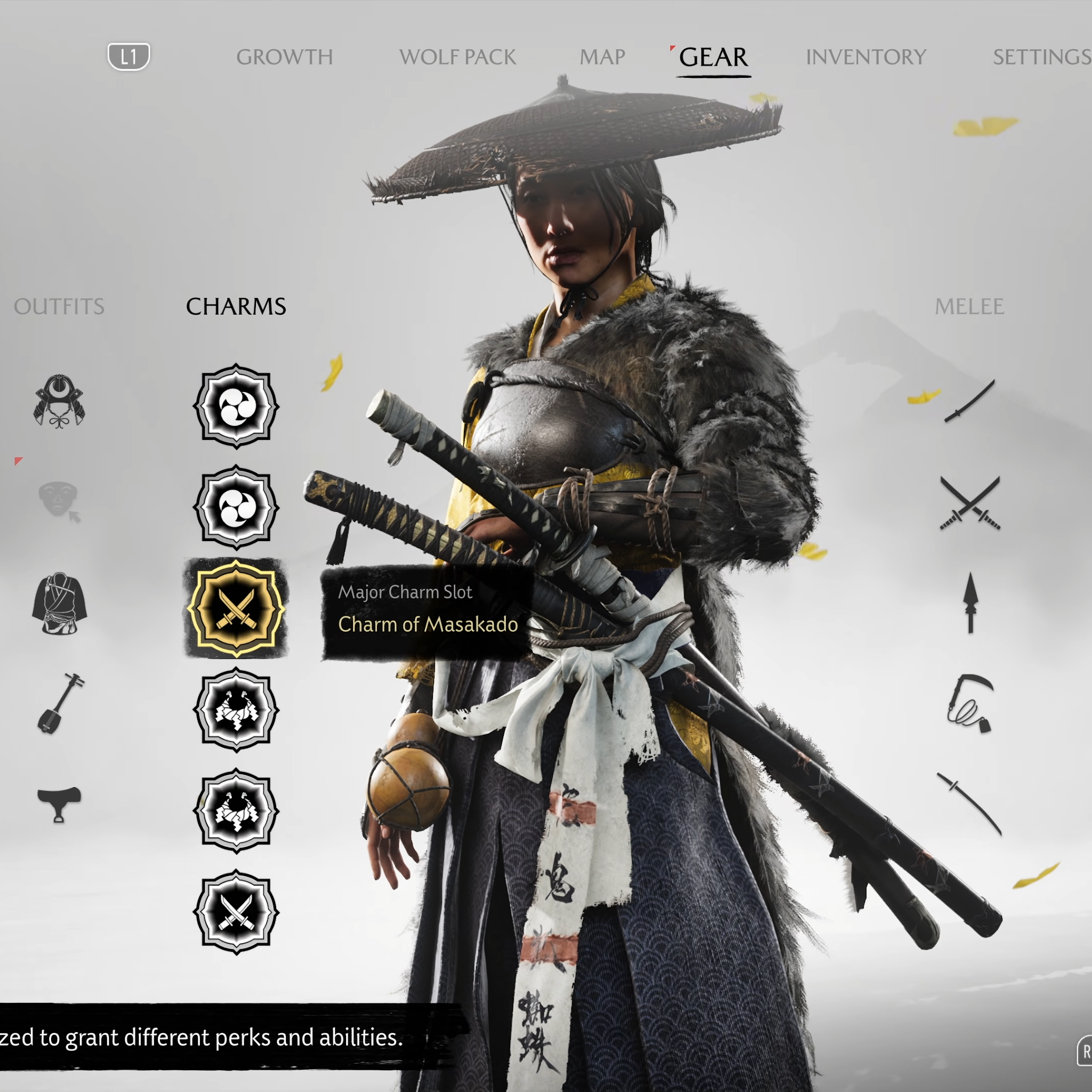Viewport: 1092px width, 1092px height.
Task: Click the horse saddle slot
Action: coord(59,804)
